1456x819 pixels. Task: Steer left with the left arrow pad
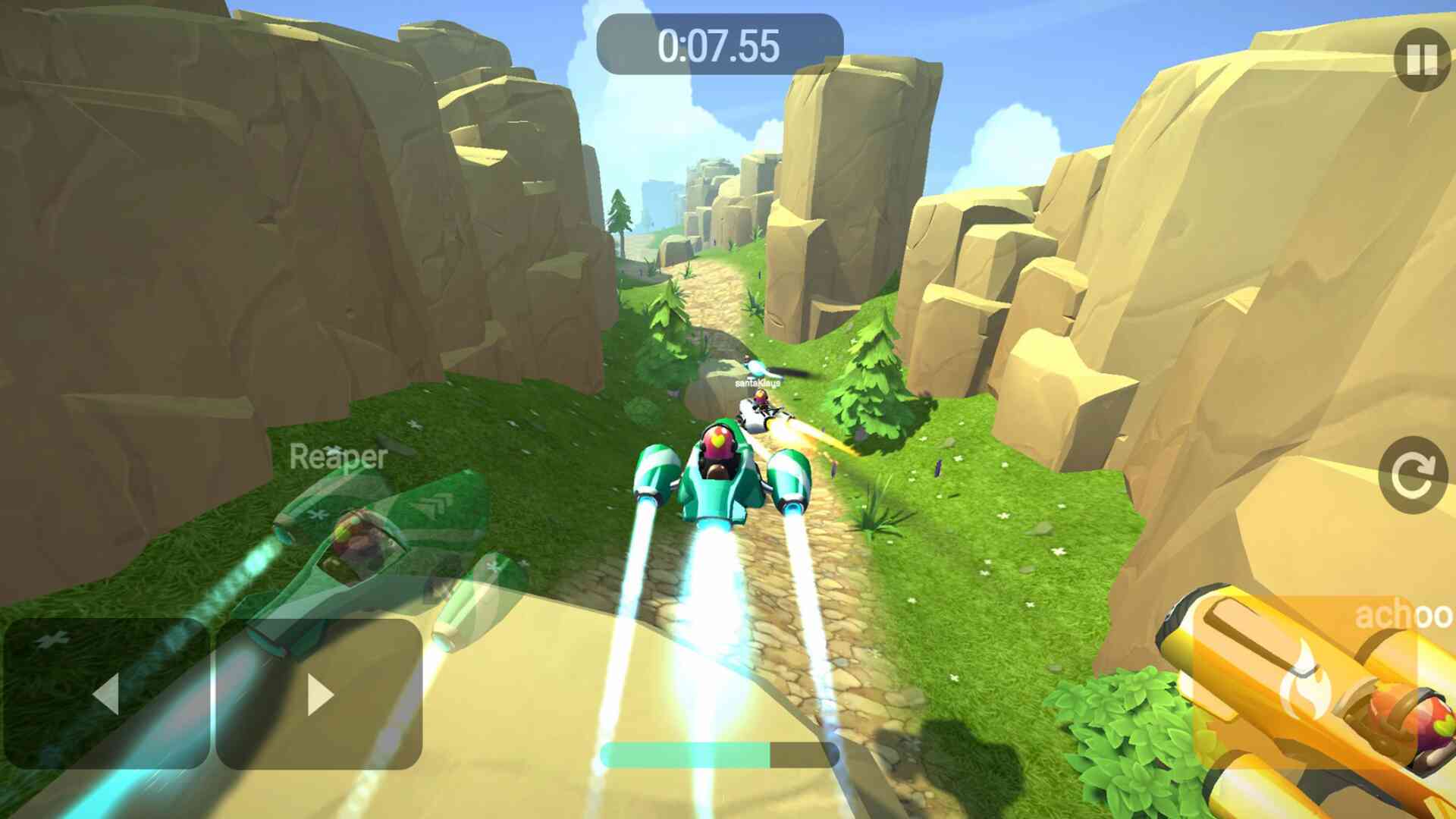[107, 694]
